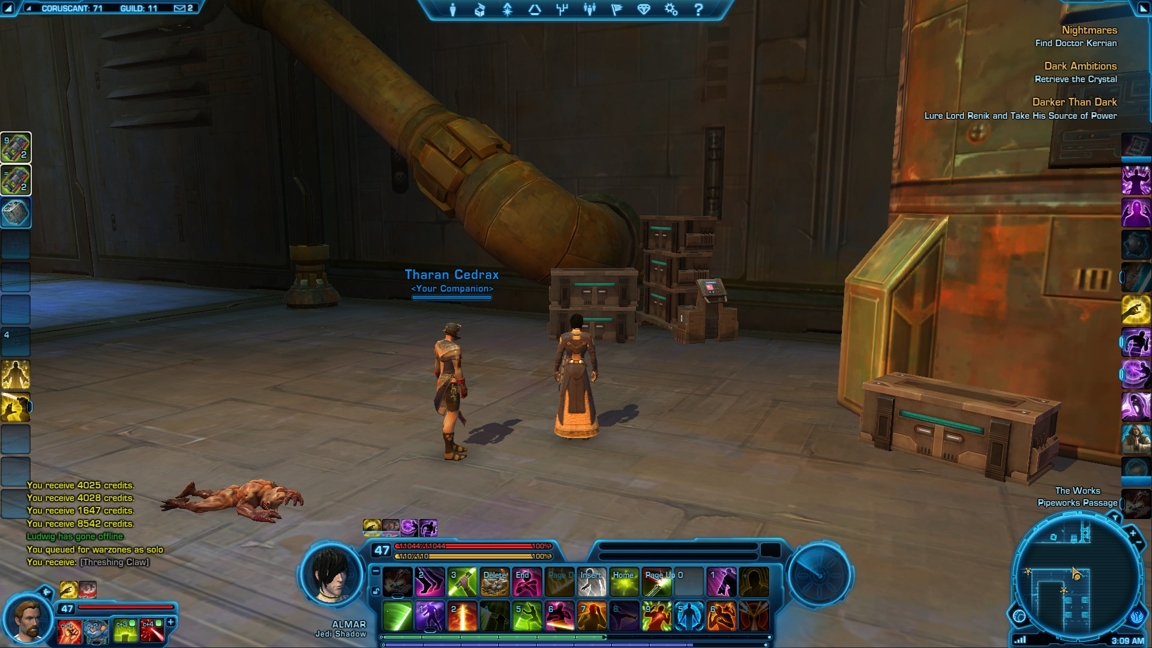The image size is (1152, 648).
Task: Use the ability bound to Home key
Action: pos(624,582)
